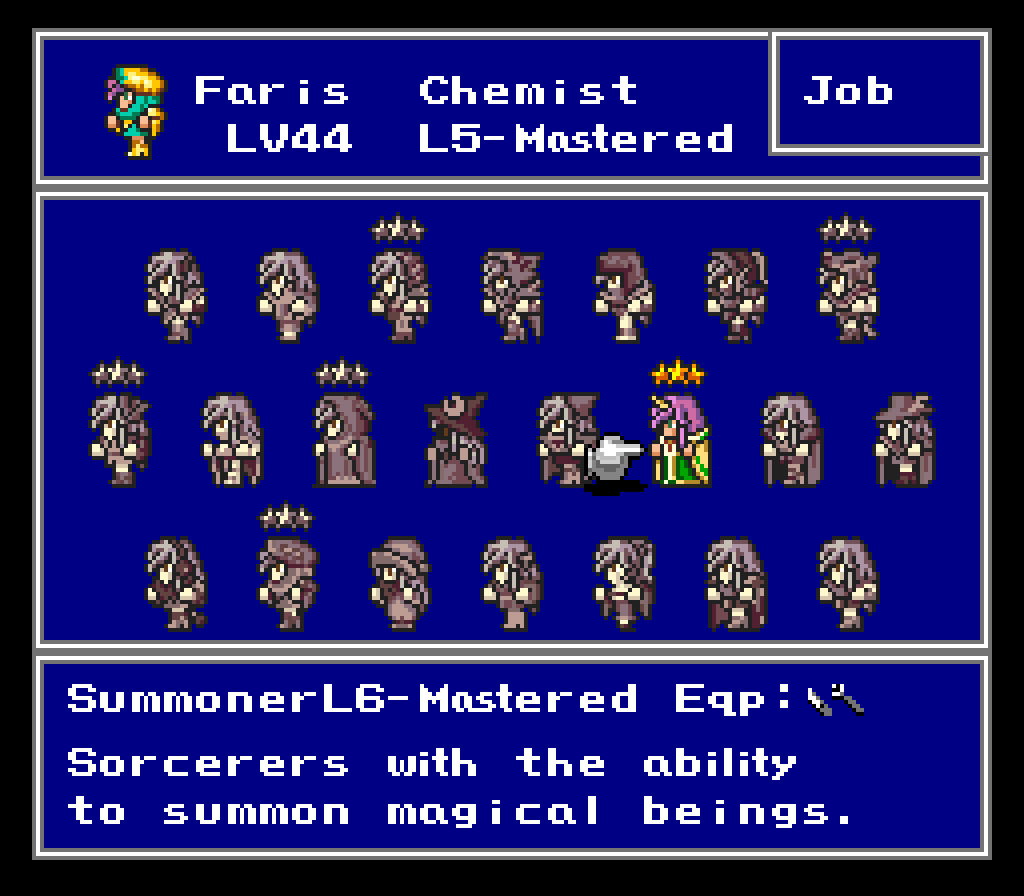Choose the Geomancer wearing a round cap

coord(400,584)
